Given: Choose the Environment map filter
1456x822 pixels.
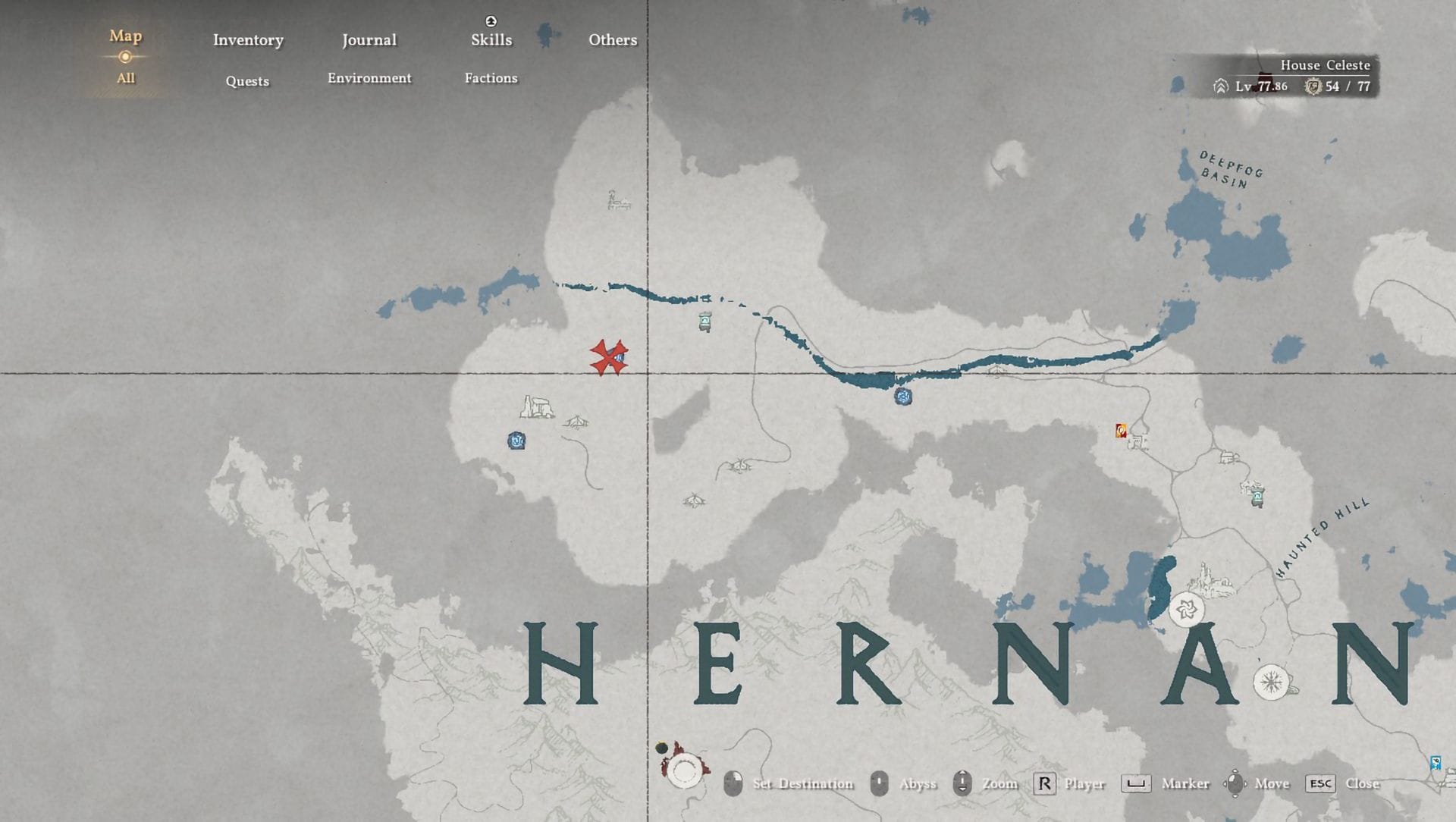Looking at the screenshot, I should [x=369, y=78].
